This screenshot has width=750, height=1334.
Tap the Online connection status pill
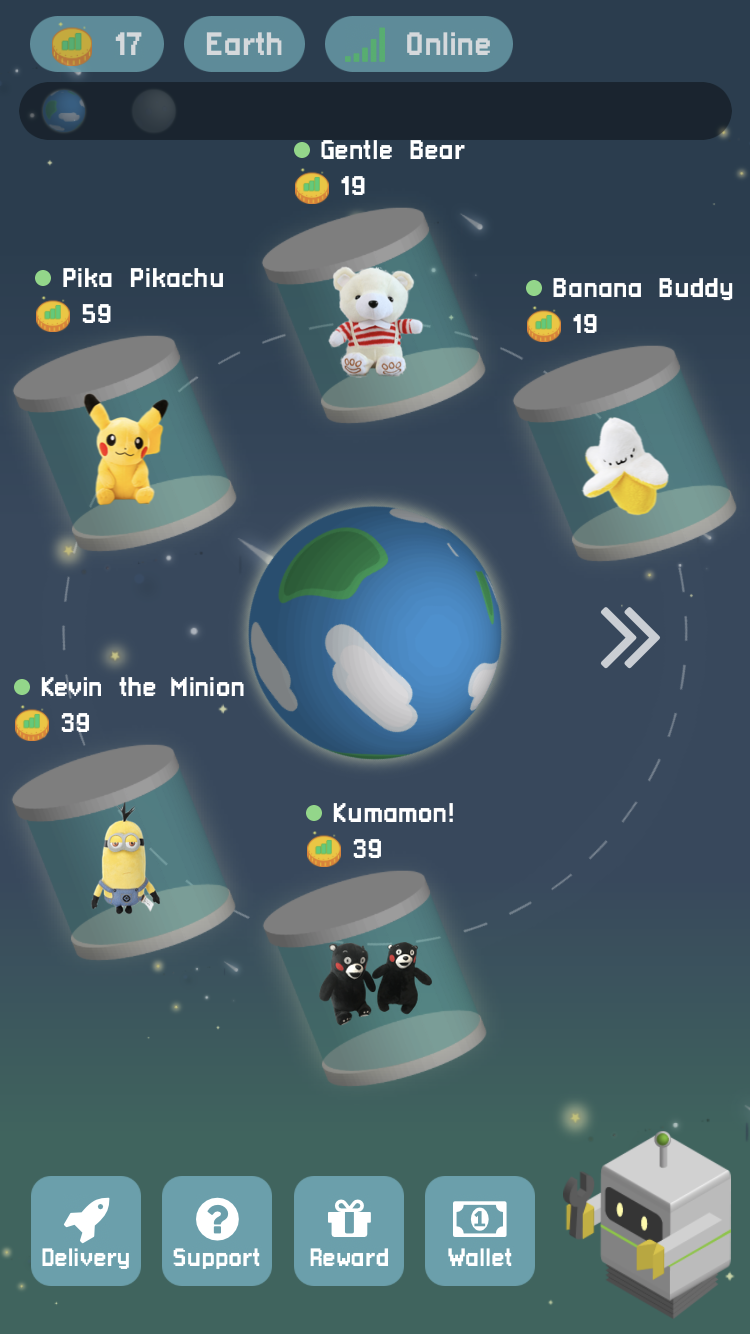click(x=419, y=44)
